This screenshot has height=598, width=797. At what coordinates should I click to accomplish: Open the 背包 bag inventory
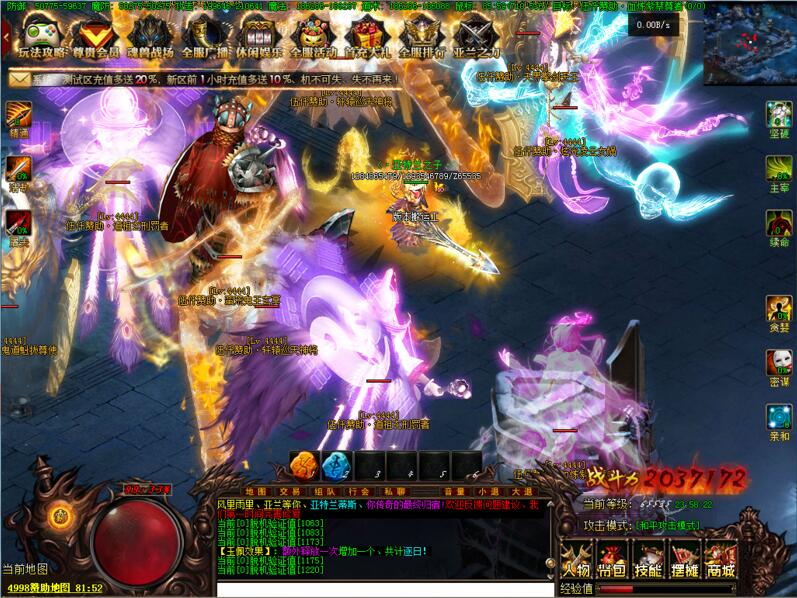(611, 558)
